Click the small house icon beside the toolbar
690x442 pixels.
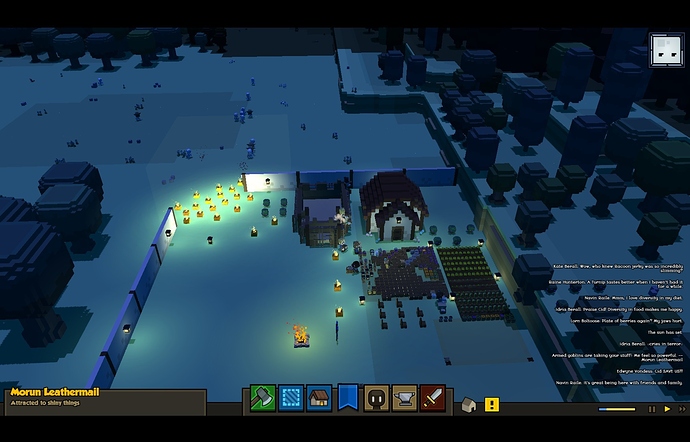(x=468, y=404)
